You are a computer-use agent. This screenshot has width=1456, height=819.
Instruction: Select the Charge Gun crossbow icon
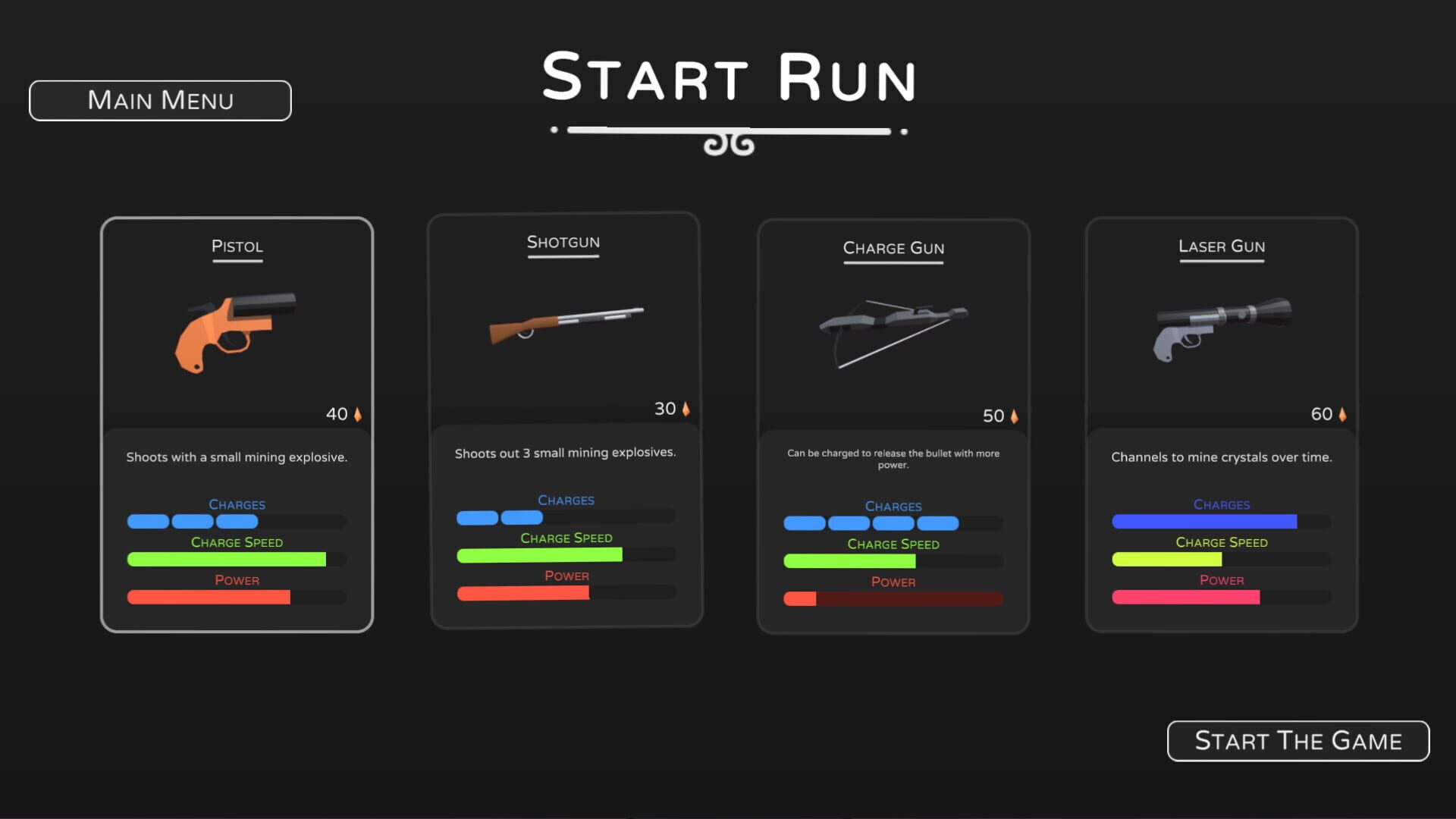tap(893, 330)
